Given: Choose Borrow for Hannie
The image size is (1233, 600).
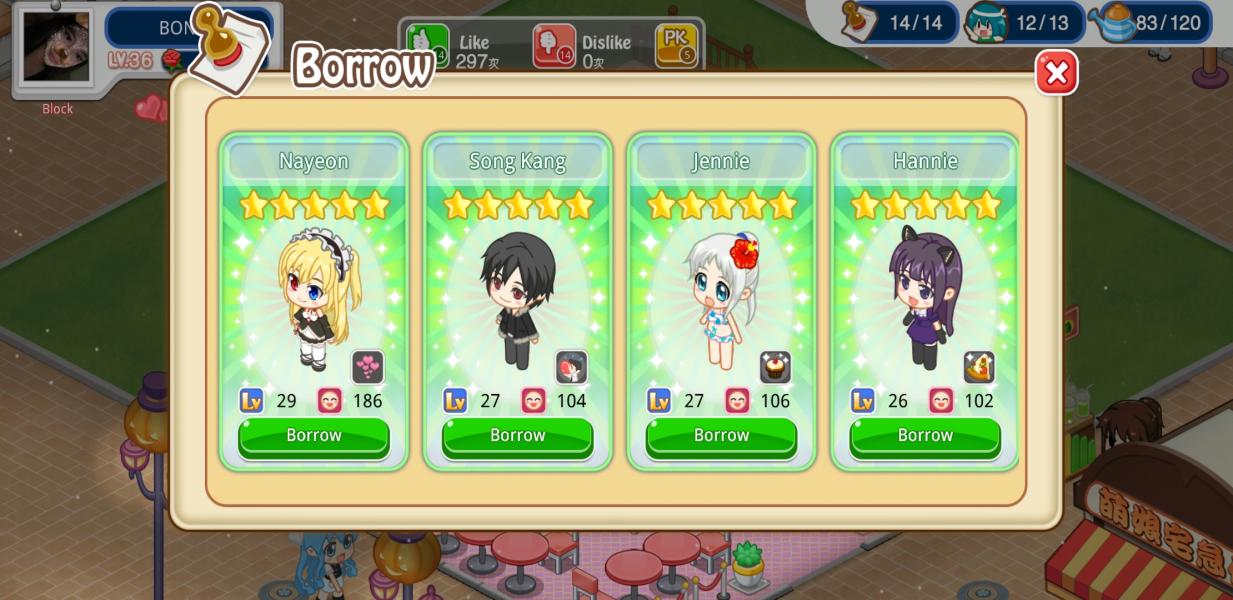Looking at the screenshot, I should 925,436.
